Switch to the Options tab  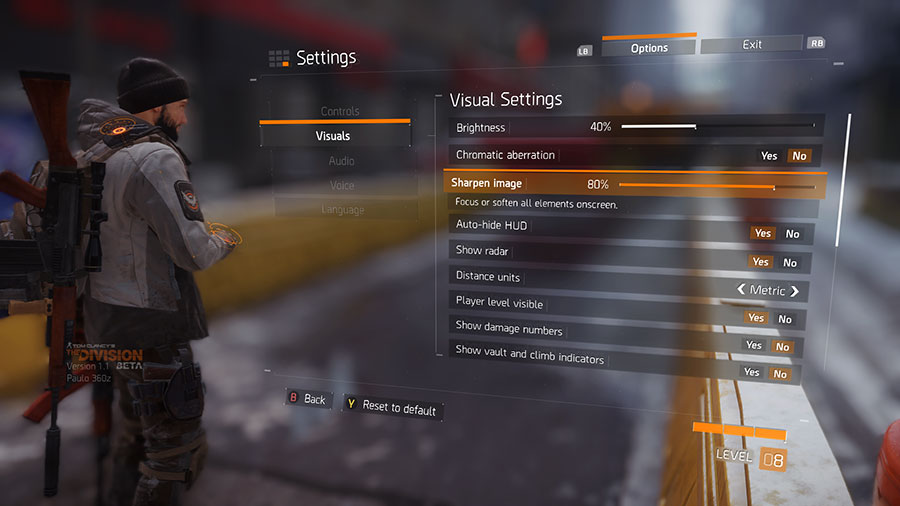[x=649, y=47]
